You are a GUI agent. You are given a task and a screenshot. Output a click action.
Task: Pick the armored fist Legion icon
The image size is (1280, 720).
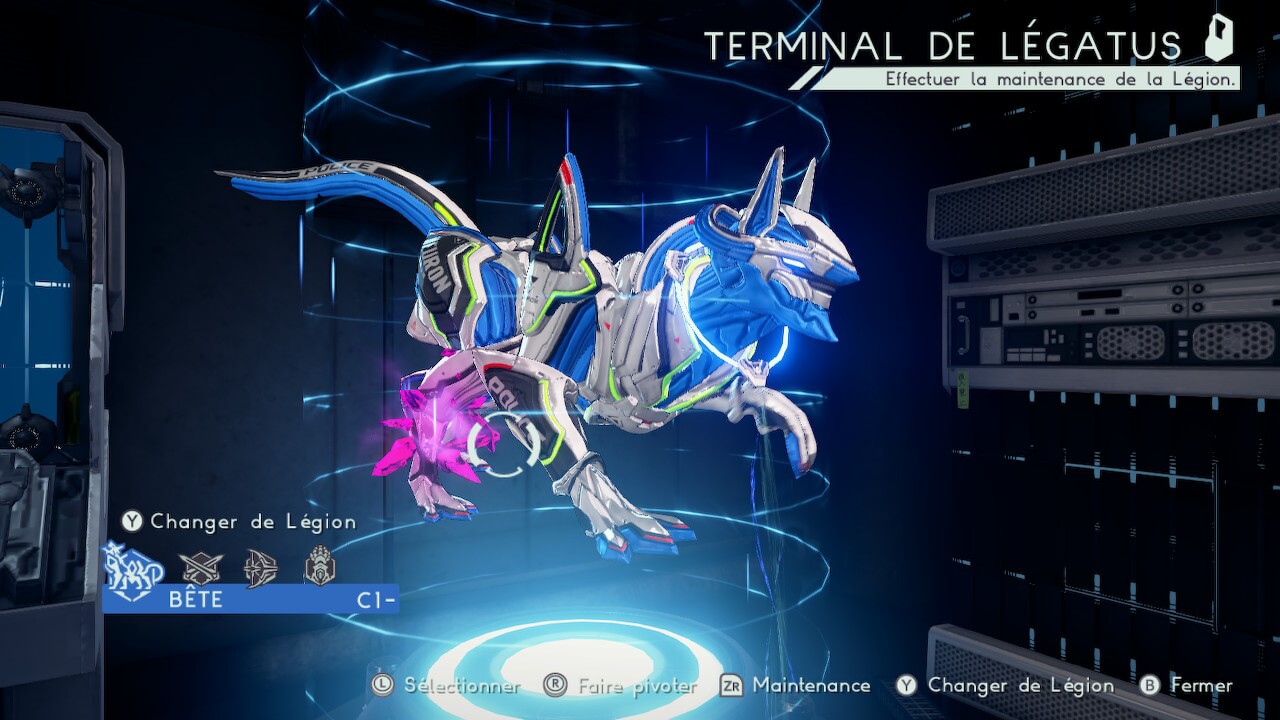[x=320, y=566]
